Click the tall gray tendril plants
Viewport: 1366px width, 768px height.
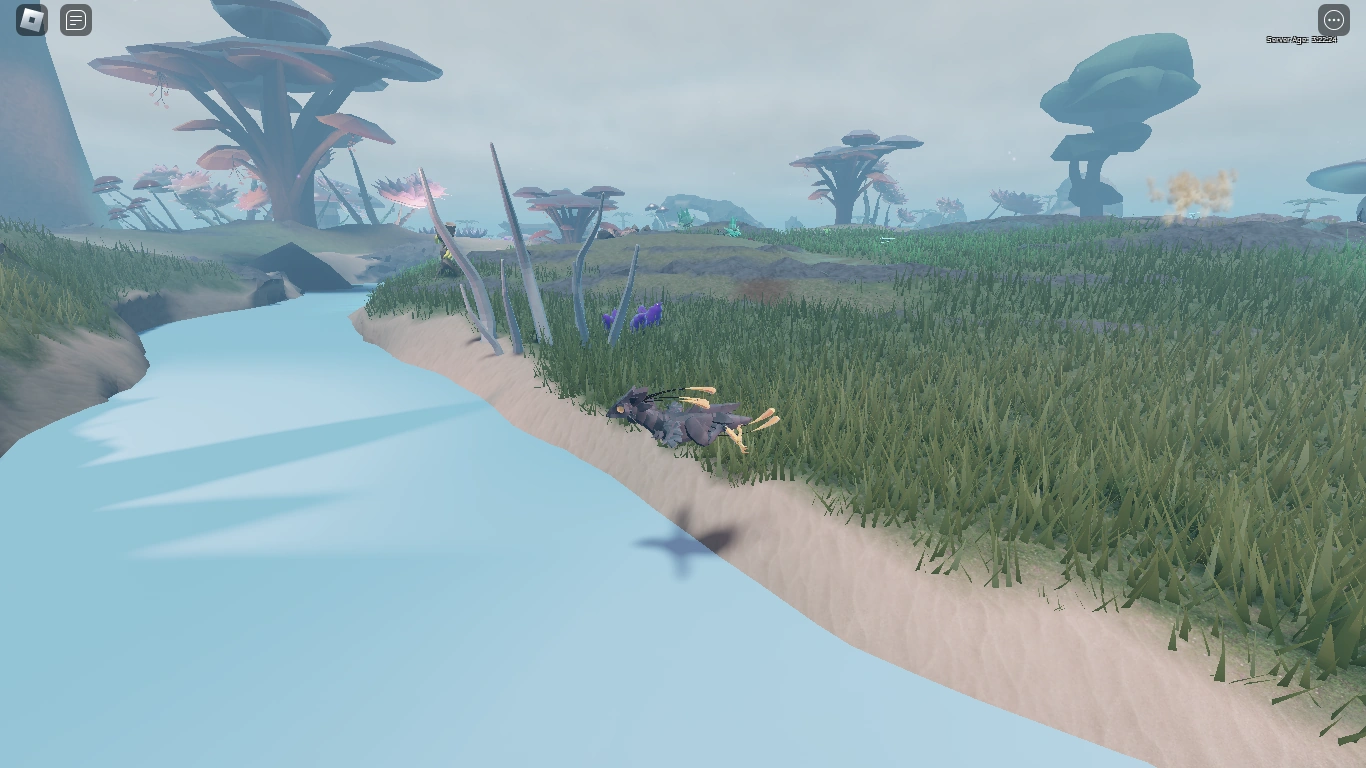tap(510, 250)
